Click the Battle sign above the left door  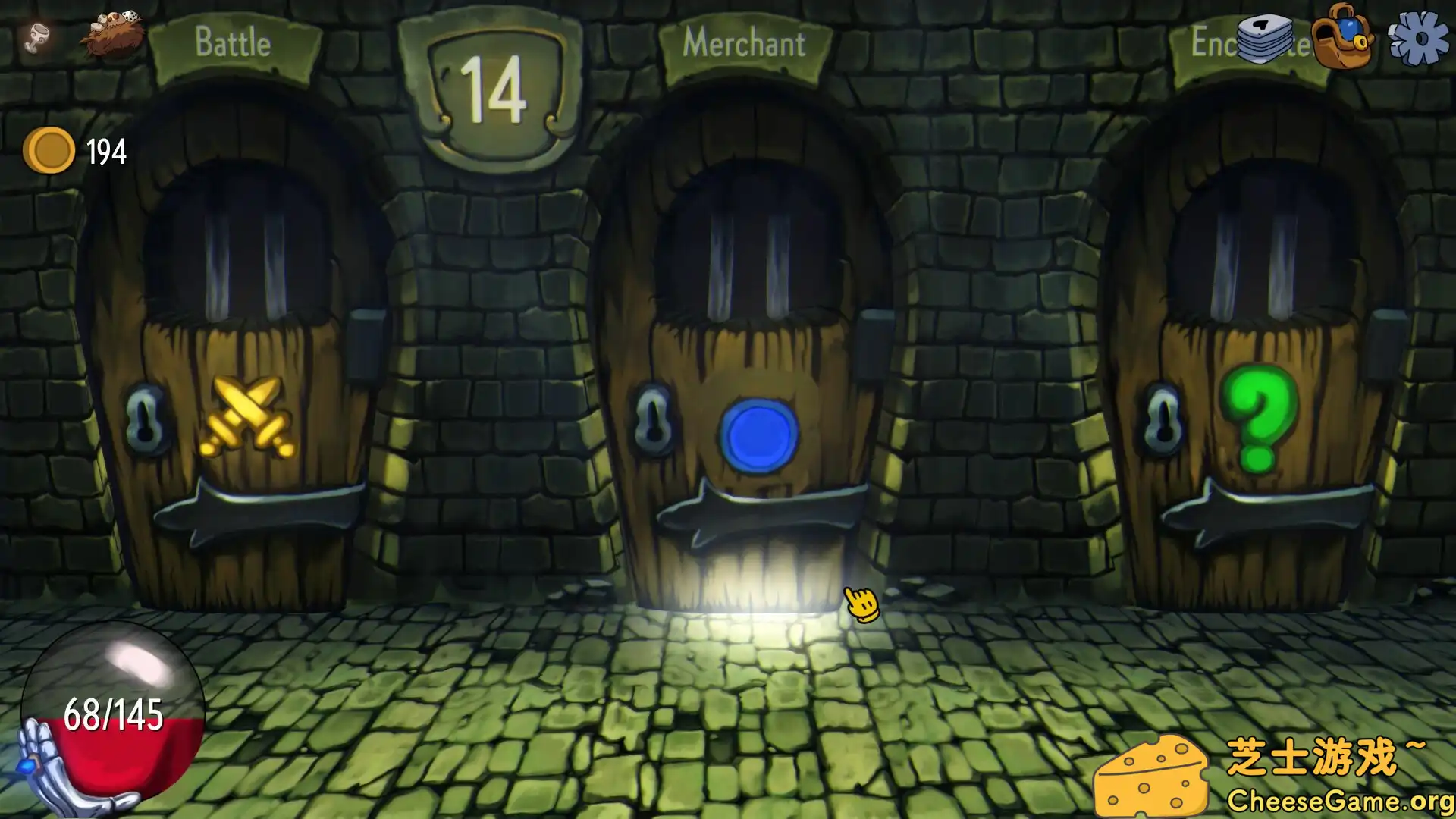(232, 42)
